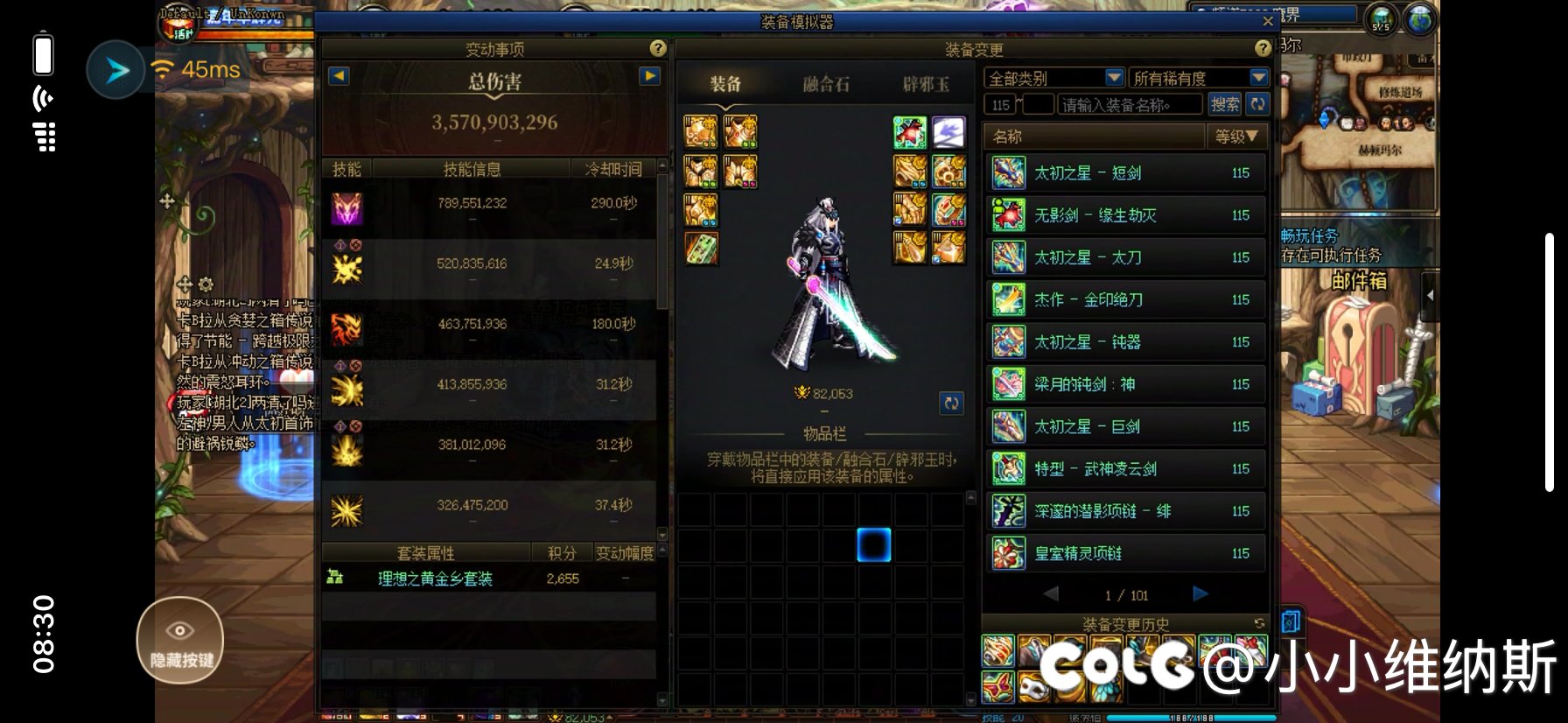Click the 搜索 search button
Screen dimensions: 1568x723
point(1224,104)
